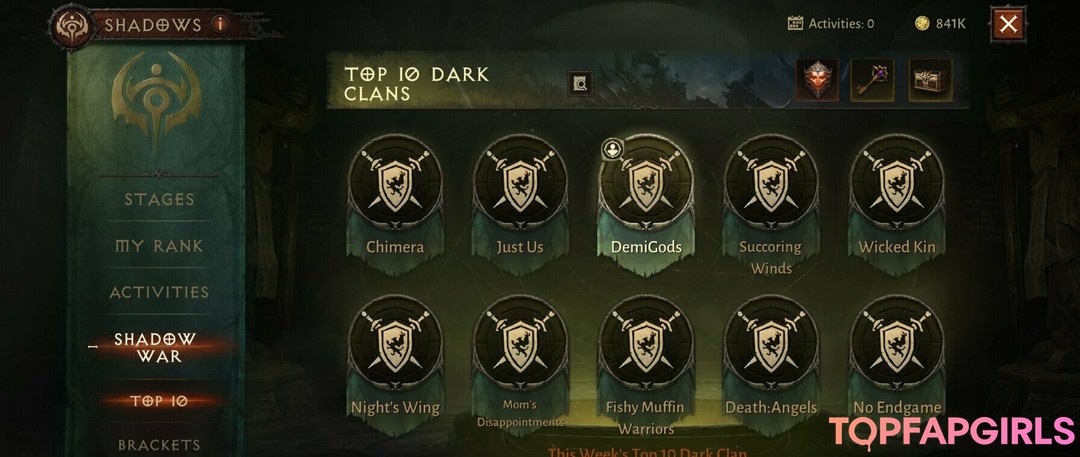Select the Mom's Disappointments clan

[x=520, y=346]
